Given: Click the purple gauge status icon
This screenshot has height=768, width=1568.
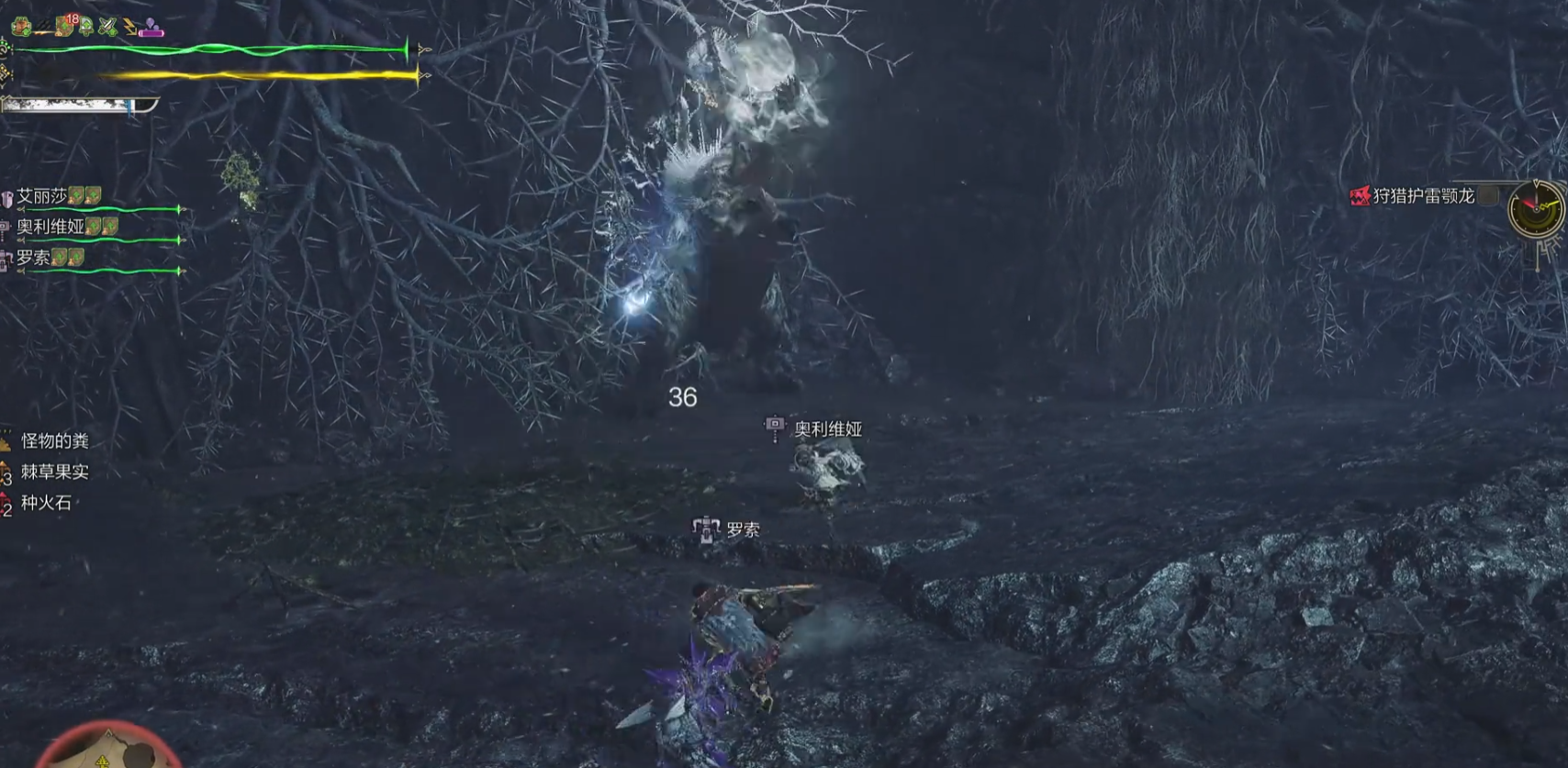Looking at the screenshot, I should (151, 28).
